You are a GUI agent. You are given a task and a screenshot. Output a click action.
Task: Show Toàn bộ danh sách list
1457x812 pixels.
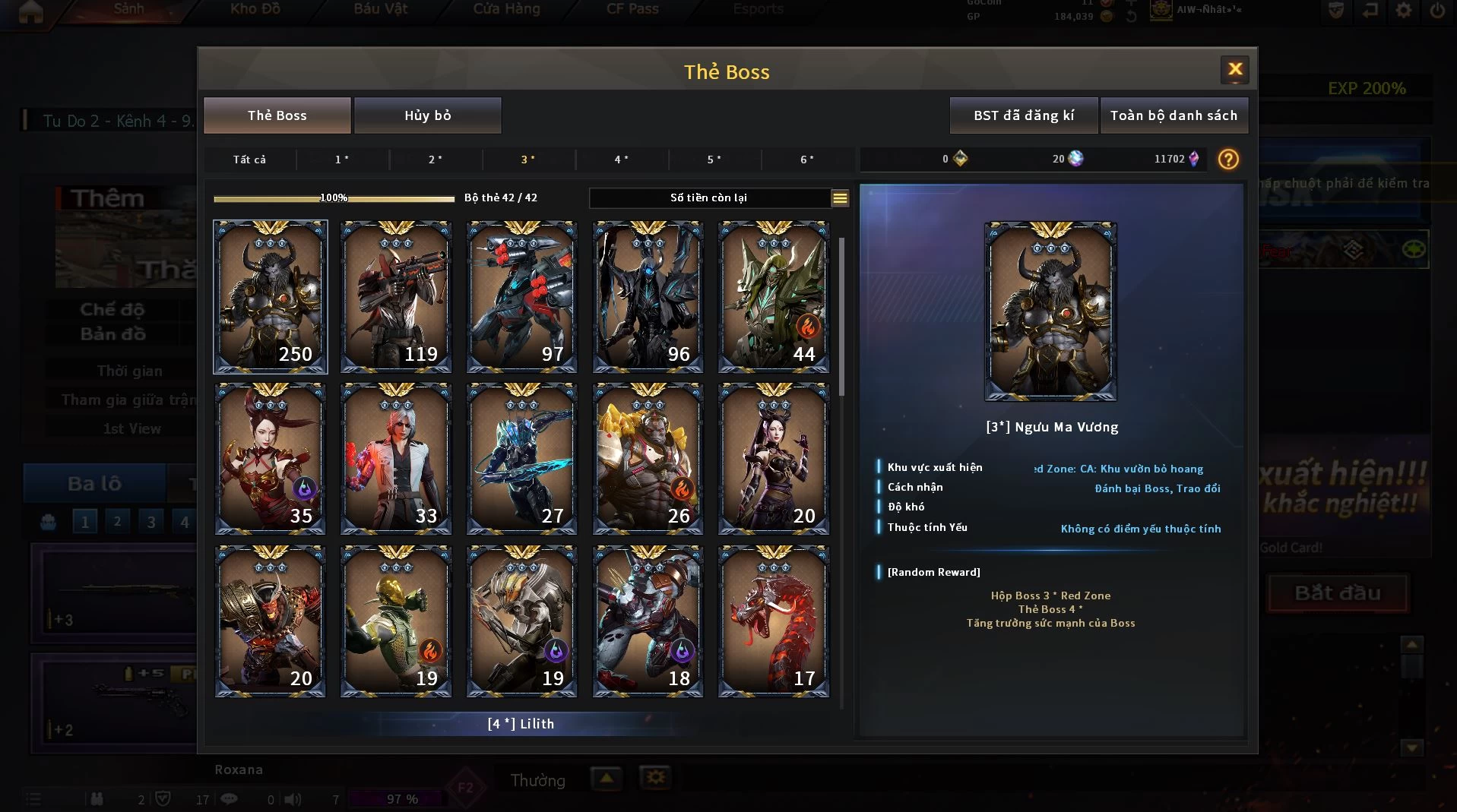pos(1174,115)
